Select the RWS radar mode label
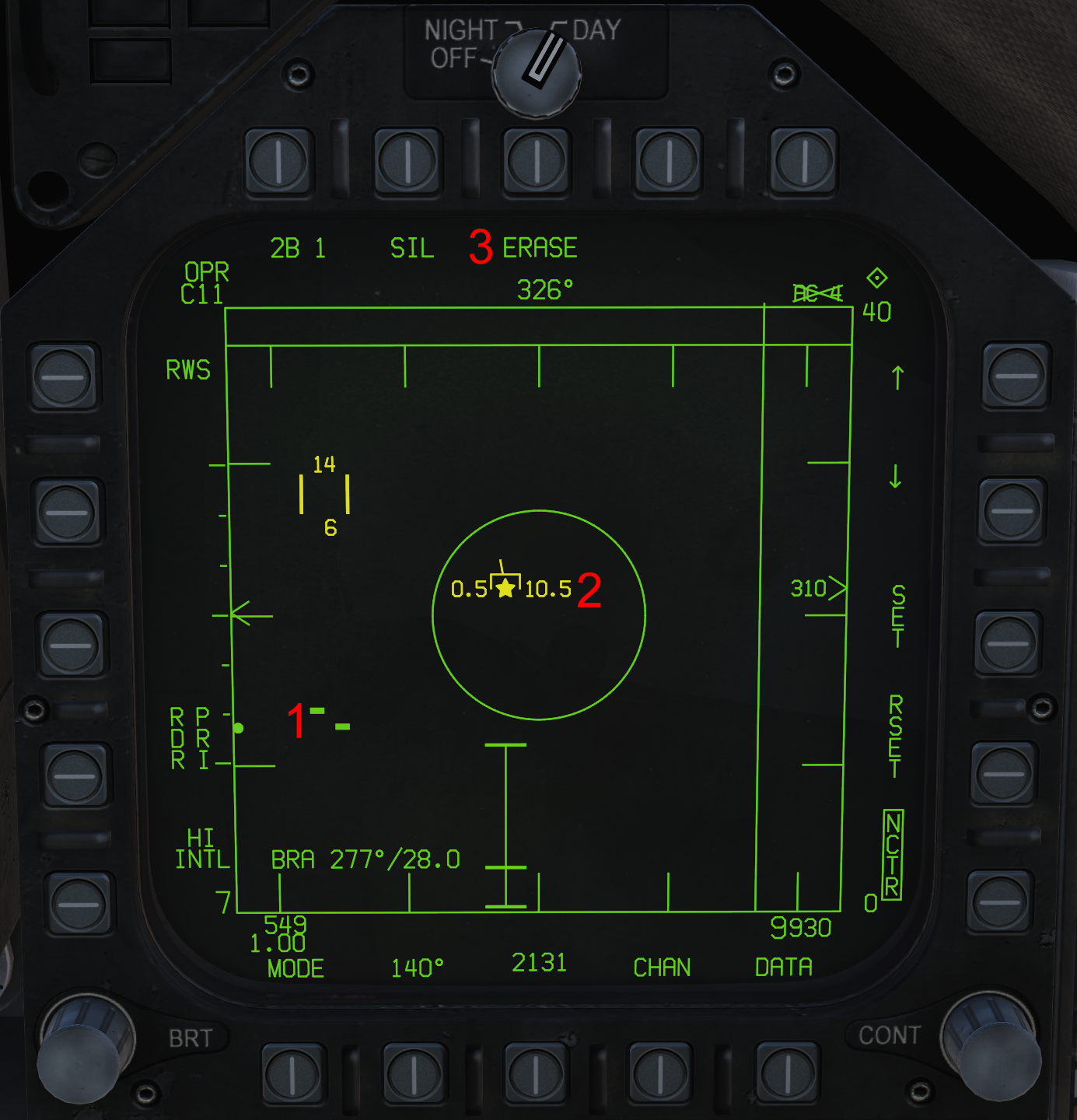Image resolution: width=1077 pixels, height=1120 pixels. [189, 370]
